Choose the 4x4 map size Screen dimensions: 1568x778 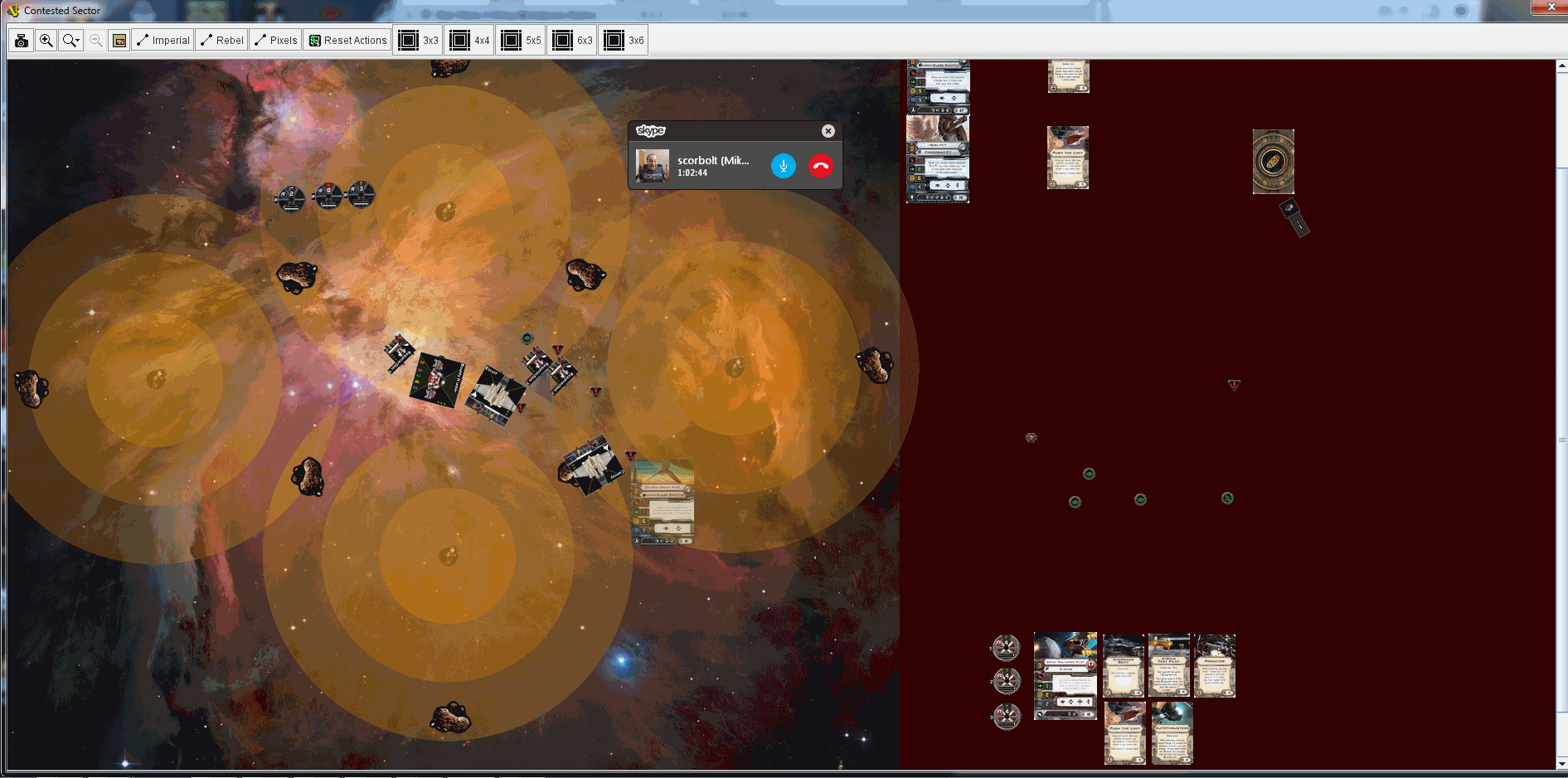pyautogui.click(x=470, y=40)
